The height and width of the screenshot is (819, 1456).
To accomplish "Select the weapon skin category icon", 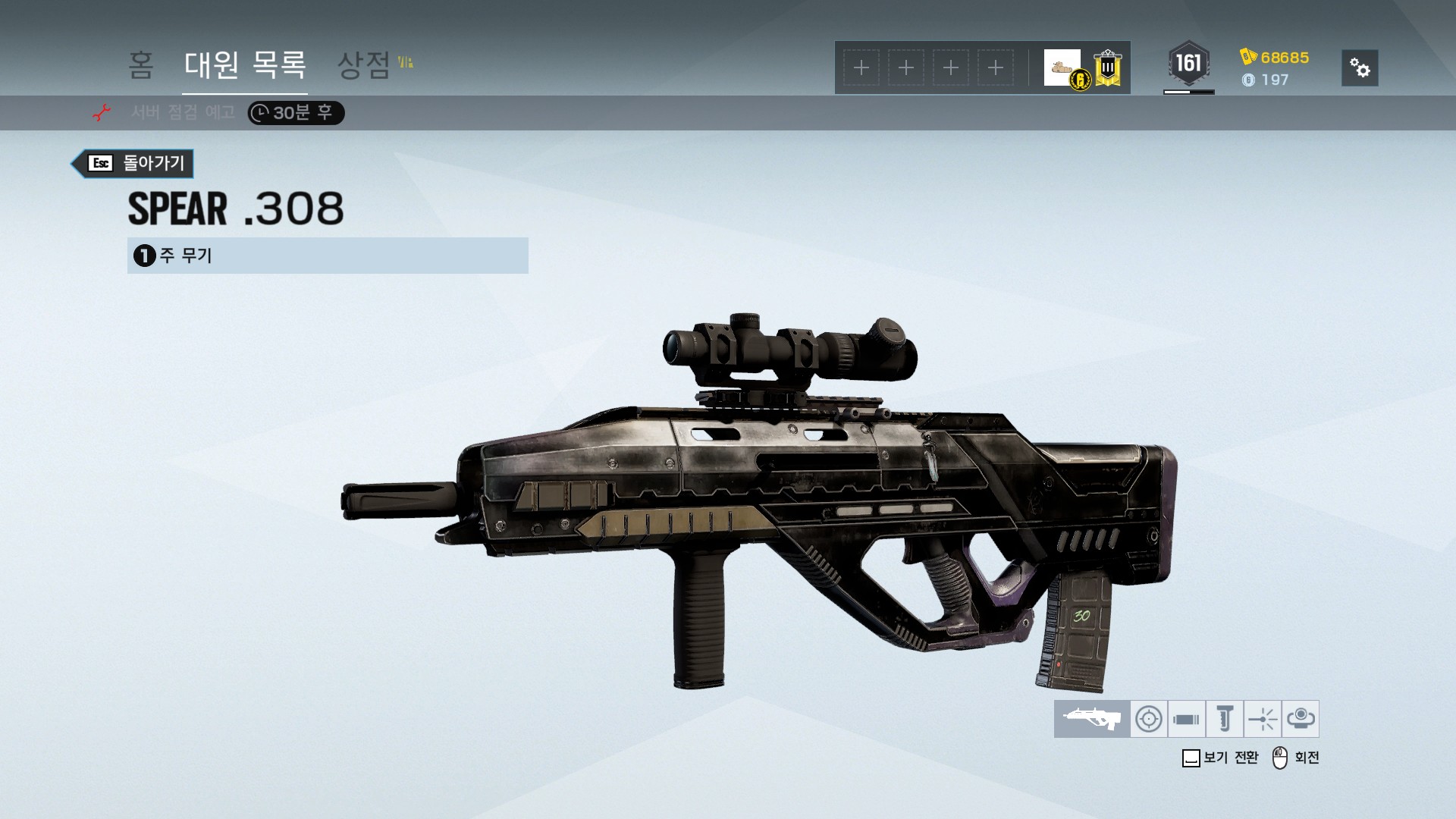I will tap(1092, 719).
